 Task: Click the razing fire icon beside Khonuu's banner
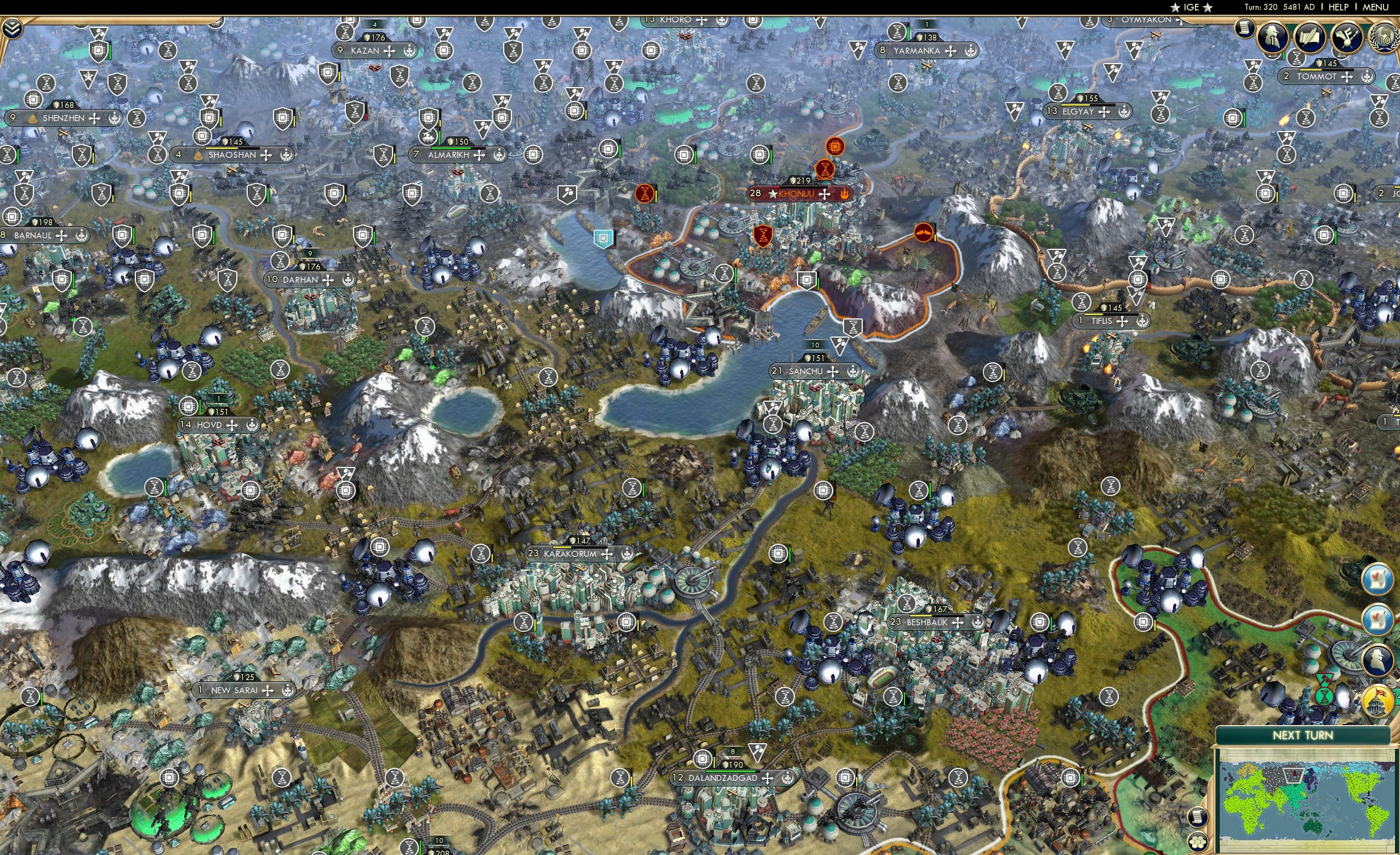(845, 193)
